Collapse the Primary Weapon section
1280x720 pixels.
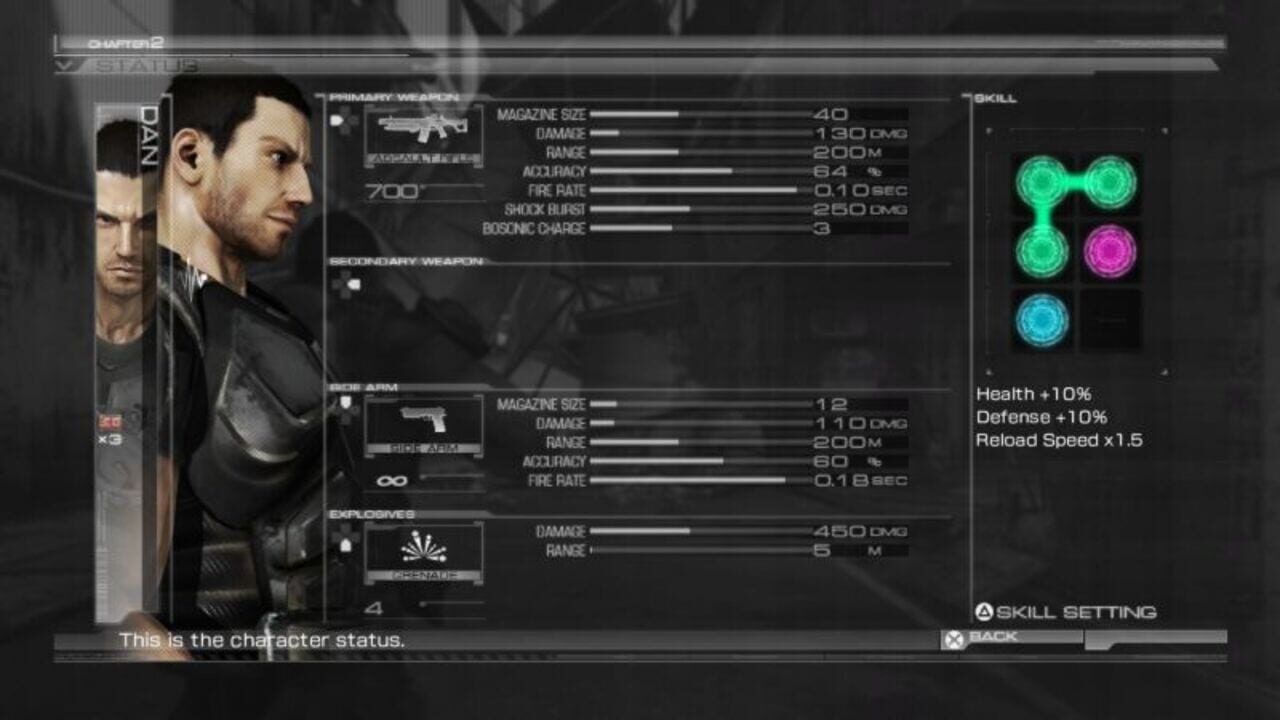394,97
